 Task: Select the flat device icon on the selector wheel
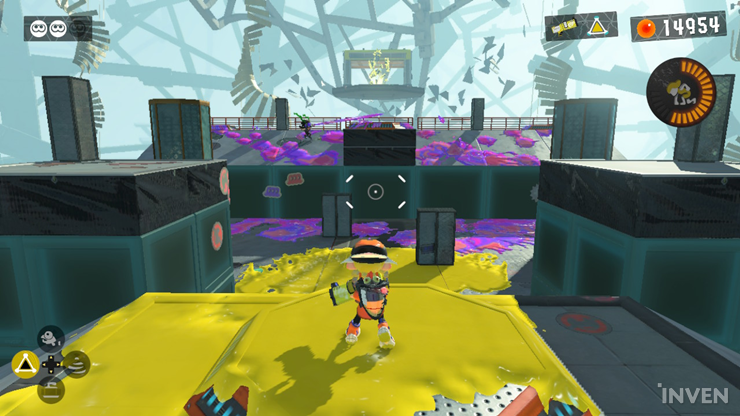click(x=50, y=387)
